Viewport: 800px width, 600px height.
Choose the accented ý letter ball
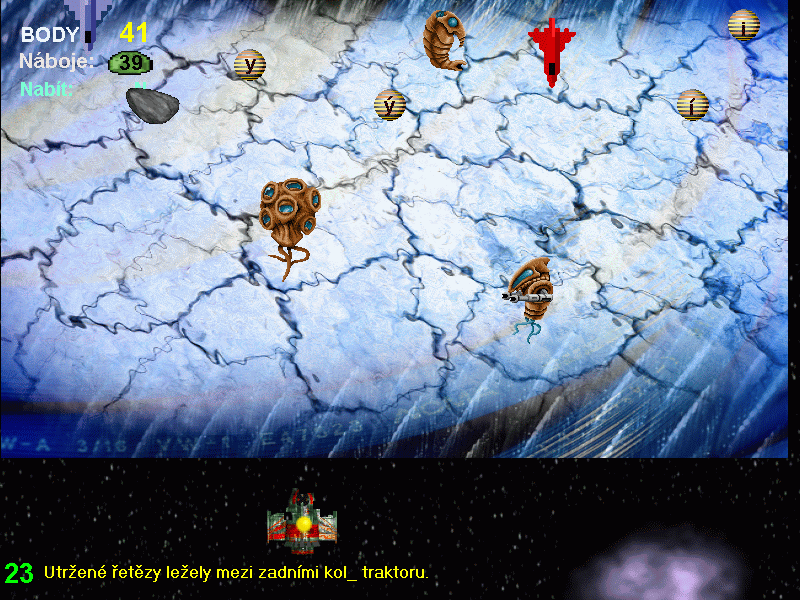pos(390,104)
